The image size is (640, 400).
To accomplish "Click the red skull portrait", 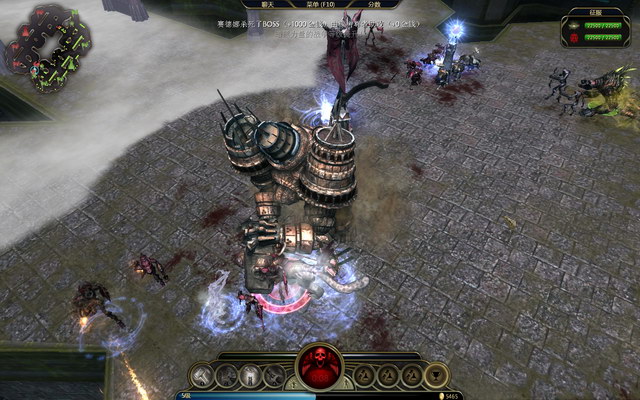I will 320,367.
